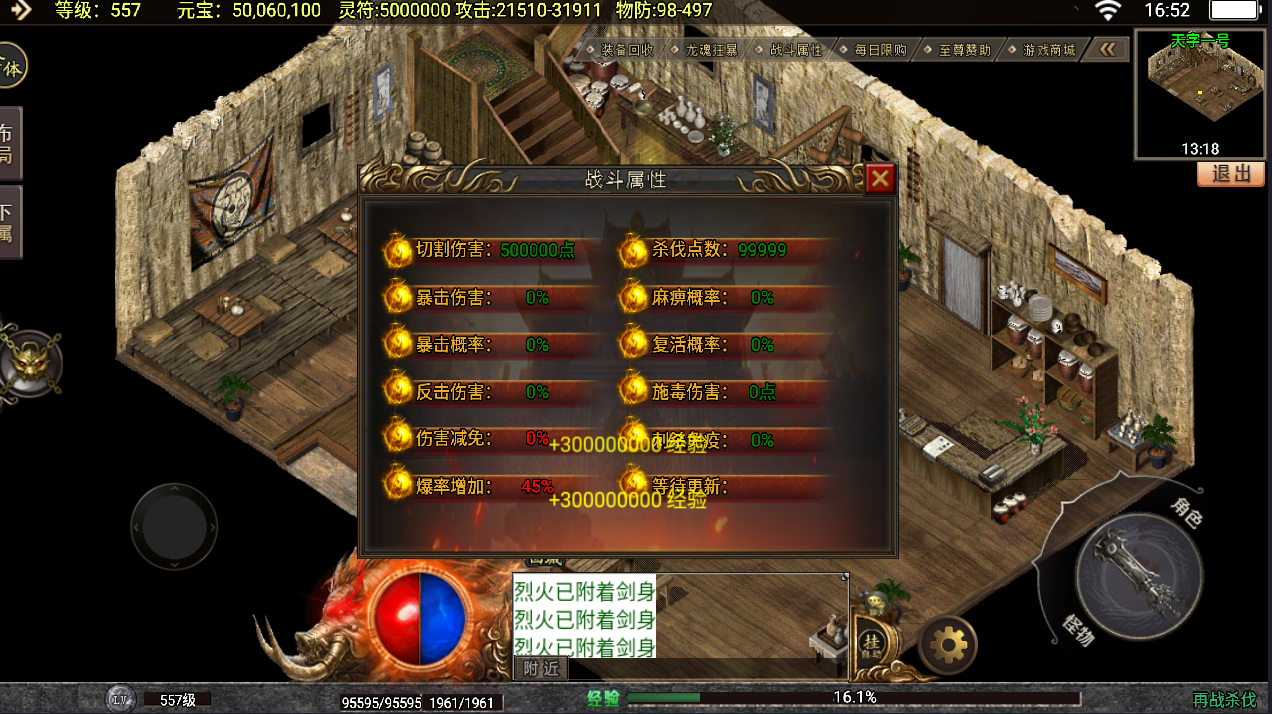The height and width of the screenshot is (714, 1272).
Task: Open the 龙魂狂暴 menu entry
Action: (x=711, y=49)
